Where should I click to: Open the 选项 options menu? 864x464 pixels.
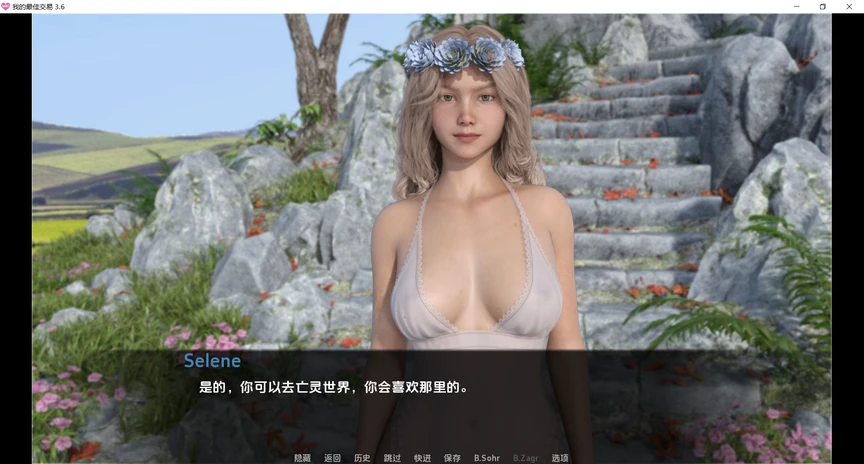560,458
